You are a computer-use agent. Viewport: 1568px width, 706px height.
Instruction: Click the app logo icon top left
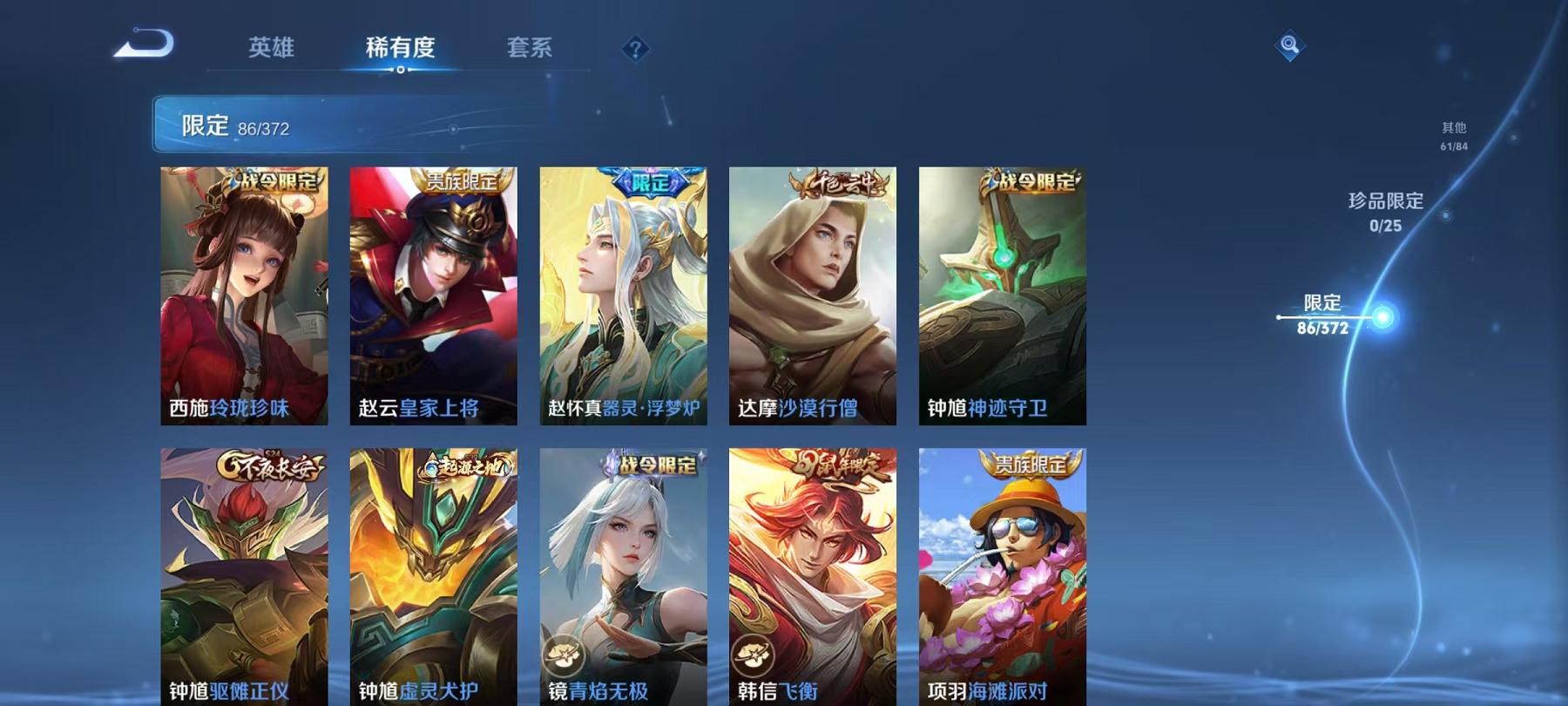coord(145,45)
